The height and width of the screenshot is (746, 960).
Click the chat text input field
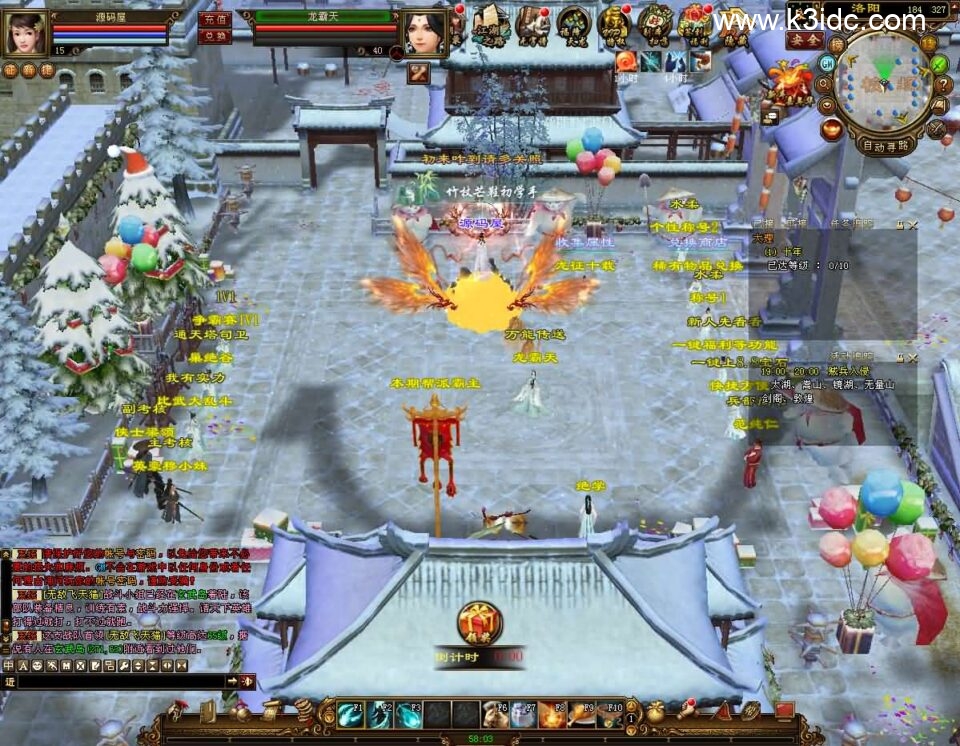point(120,681)
